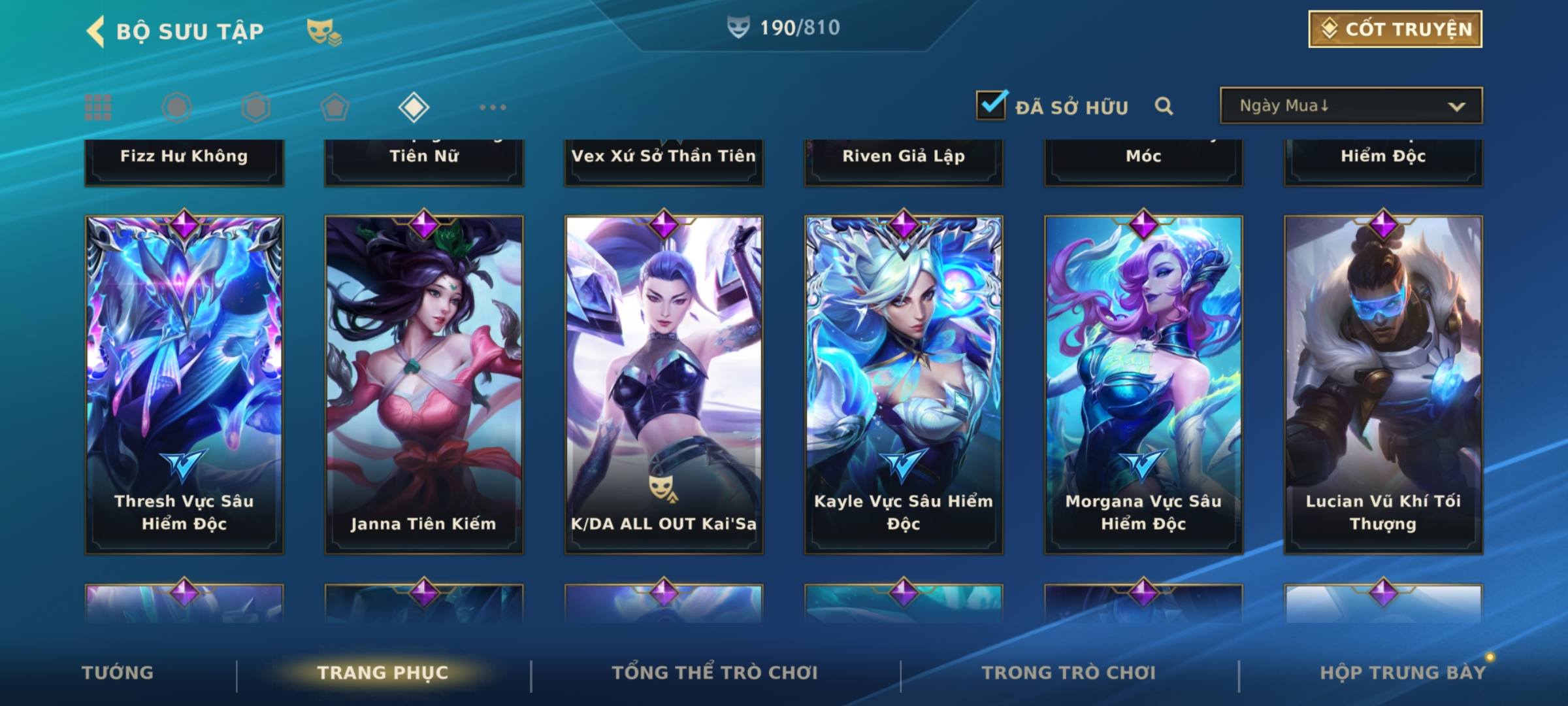Viewport: 1568px width, 706px height.
Task: Toggle the Đã Sở Hữu checkbox
Action: click(991, 105)
